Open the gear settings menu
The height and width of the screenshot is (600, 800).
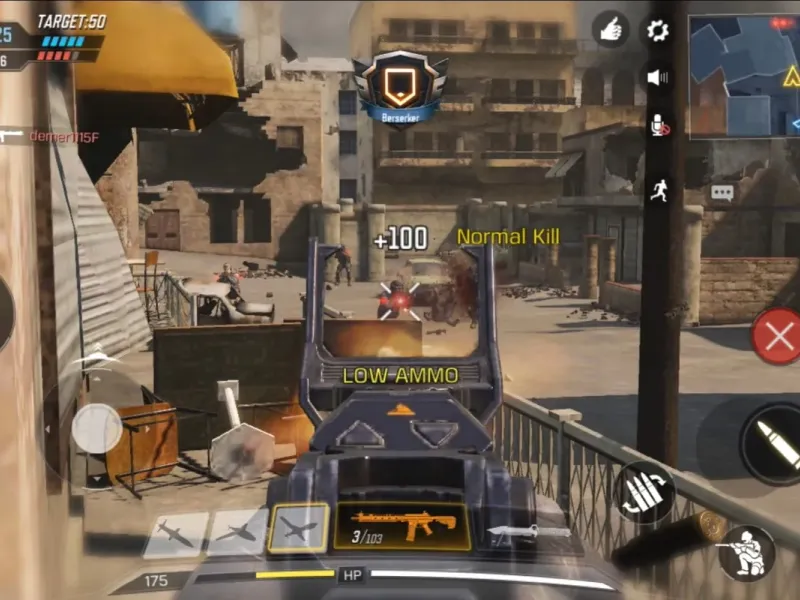(x=657, y=30)
